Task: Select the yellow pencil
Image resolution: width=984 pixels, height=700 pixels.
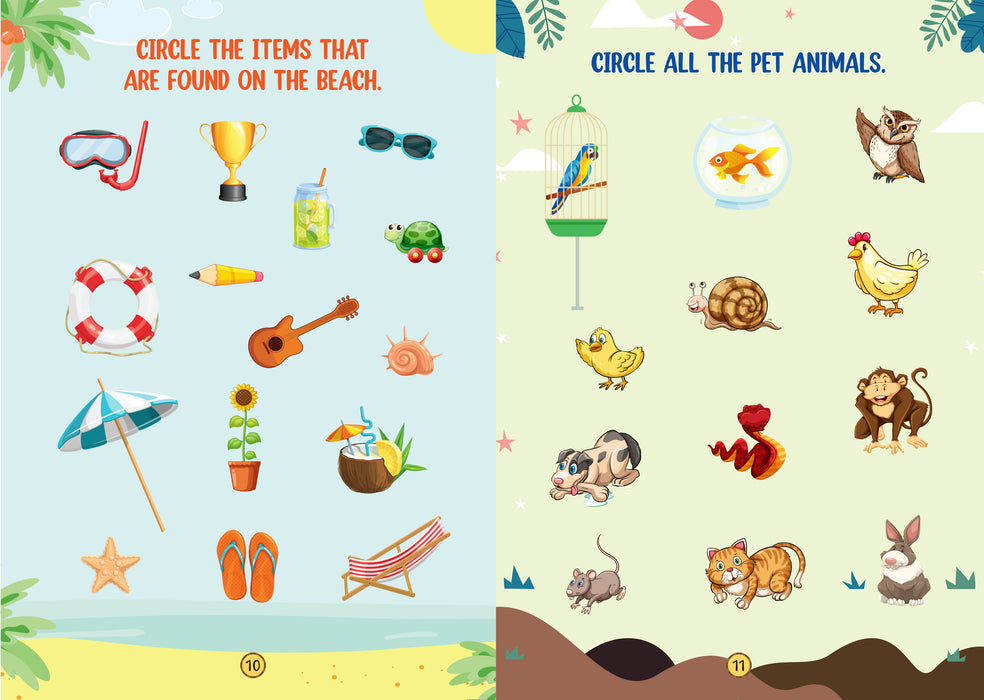Action: (x=226, y=274)
